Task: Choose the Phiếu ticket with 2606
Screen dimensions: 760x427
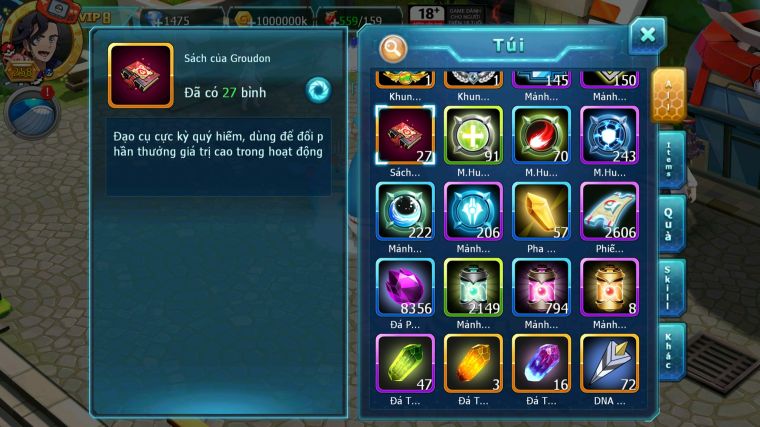Action: [x=609, y=210]
